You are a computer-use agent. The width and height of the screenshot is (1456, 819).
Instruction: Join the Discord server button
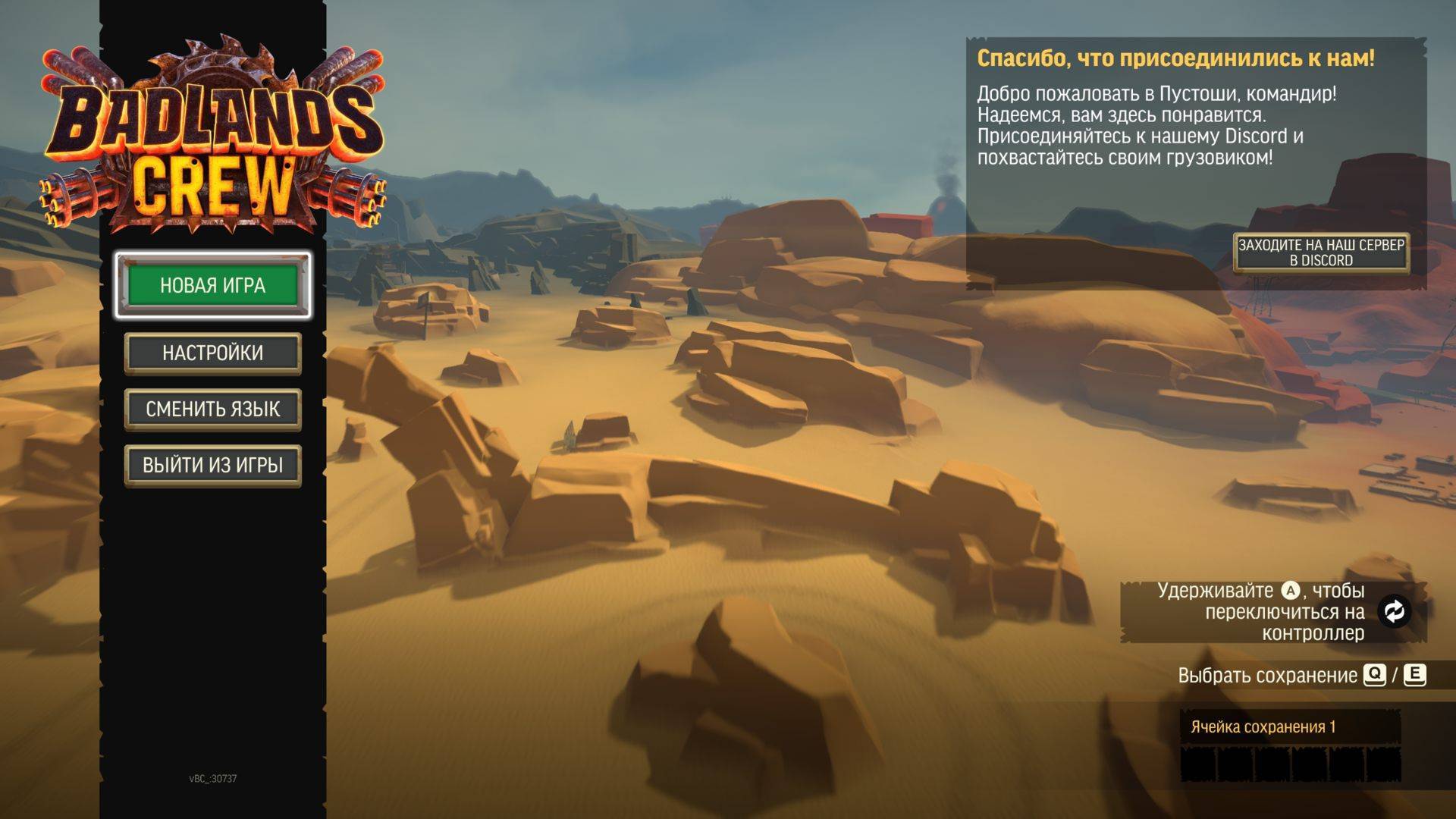[x=1321, y=253]
